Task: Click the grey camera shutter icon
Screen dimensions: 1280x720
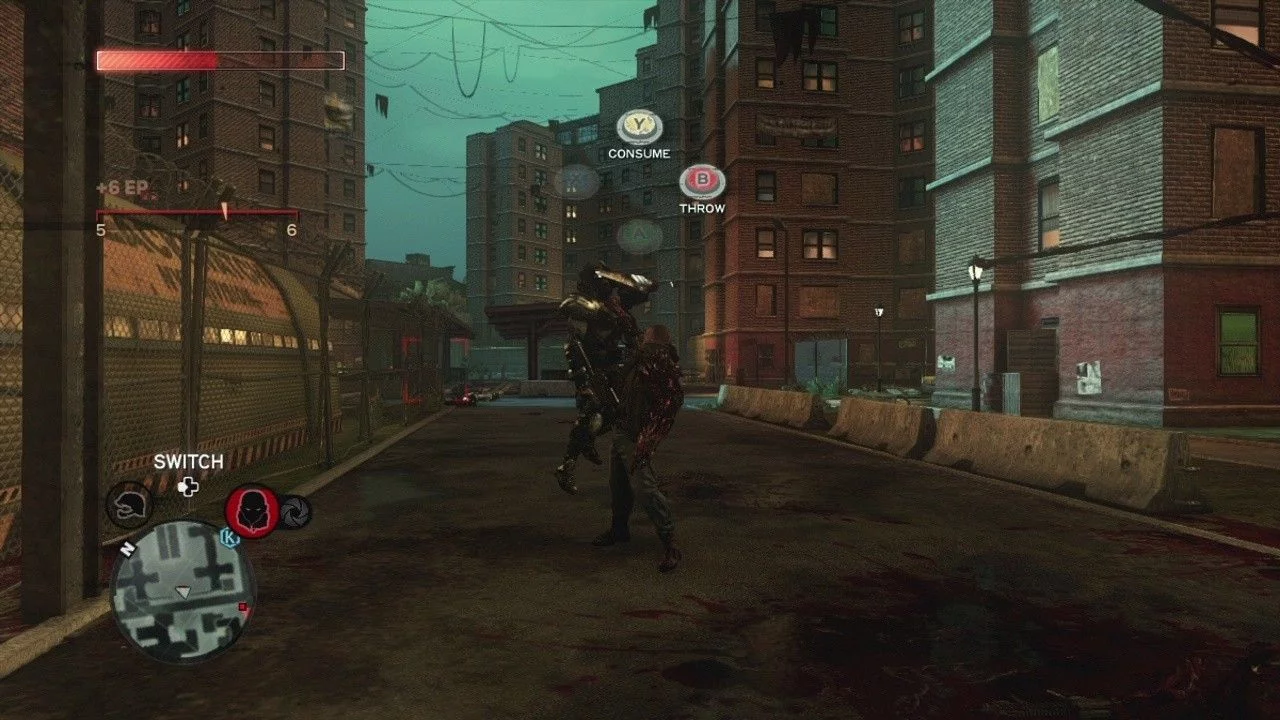Action: point(296,512)
